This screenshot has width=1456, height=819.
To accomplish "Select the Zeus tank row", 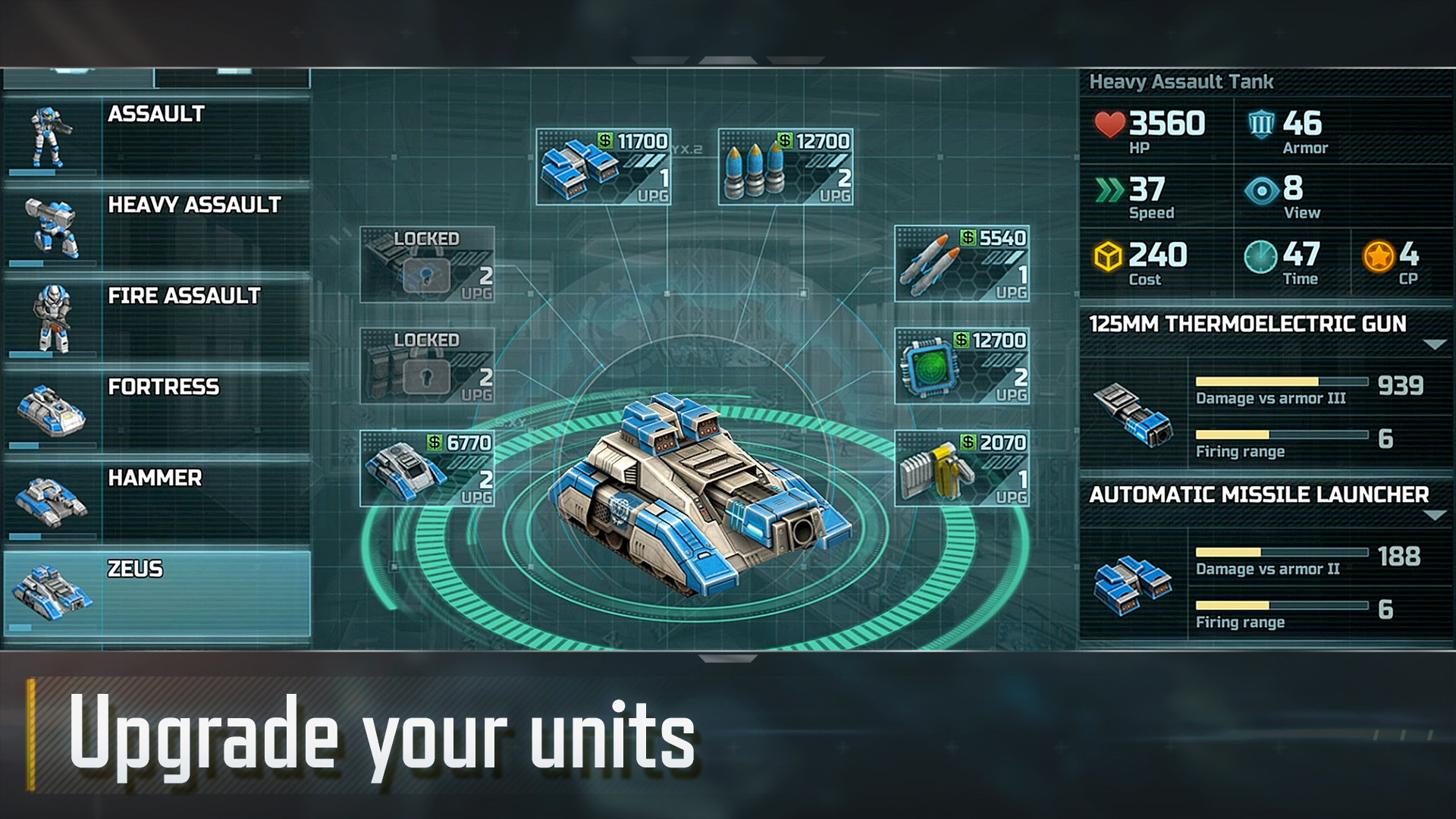I will (x=157, y=593).
